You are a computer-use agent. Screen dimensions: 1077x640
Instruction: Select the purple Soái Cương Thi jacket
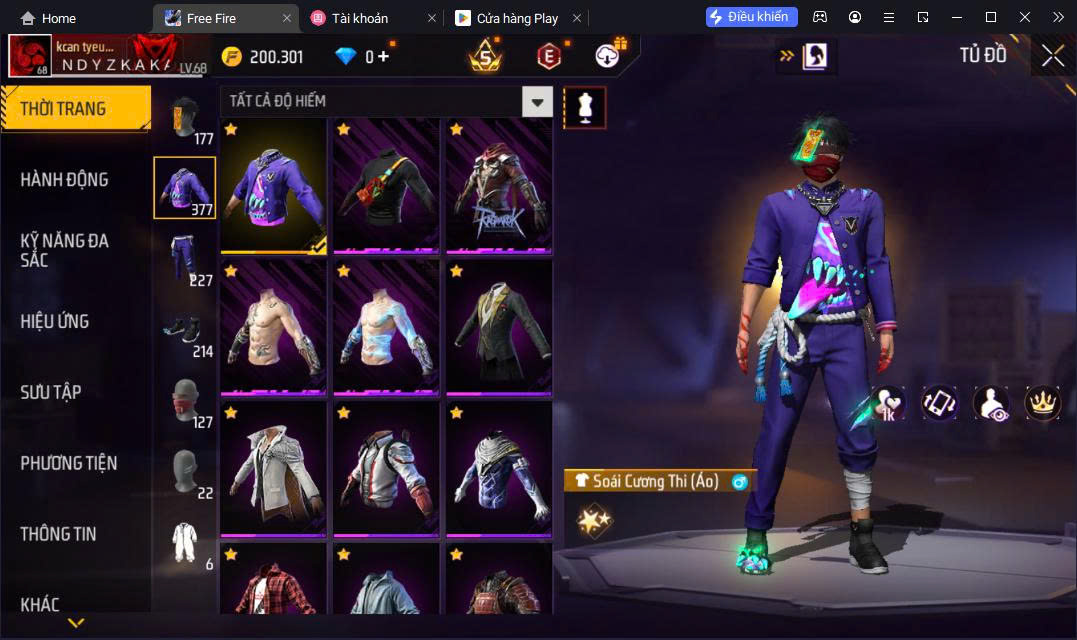[274, 186]
